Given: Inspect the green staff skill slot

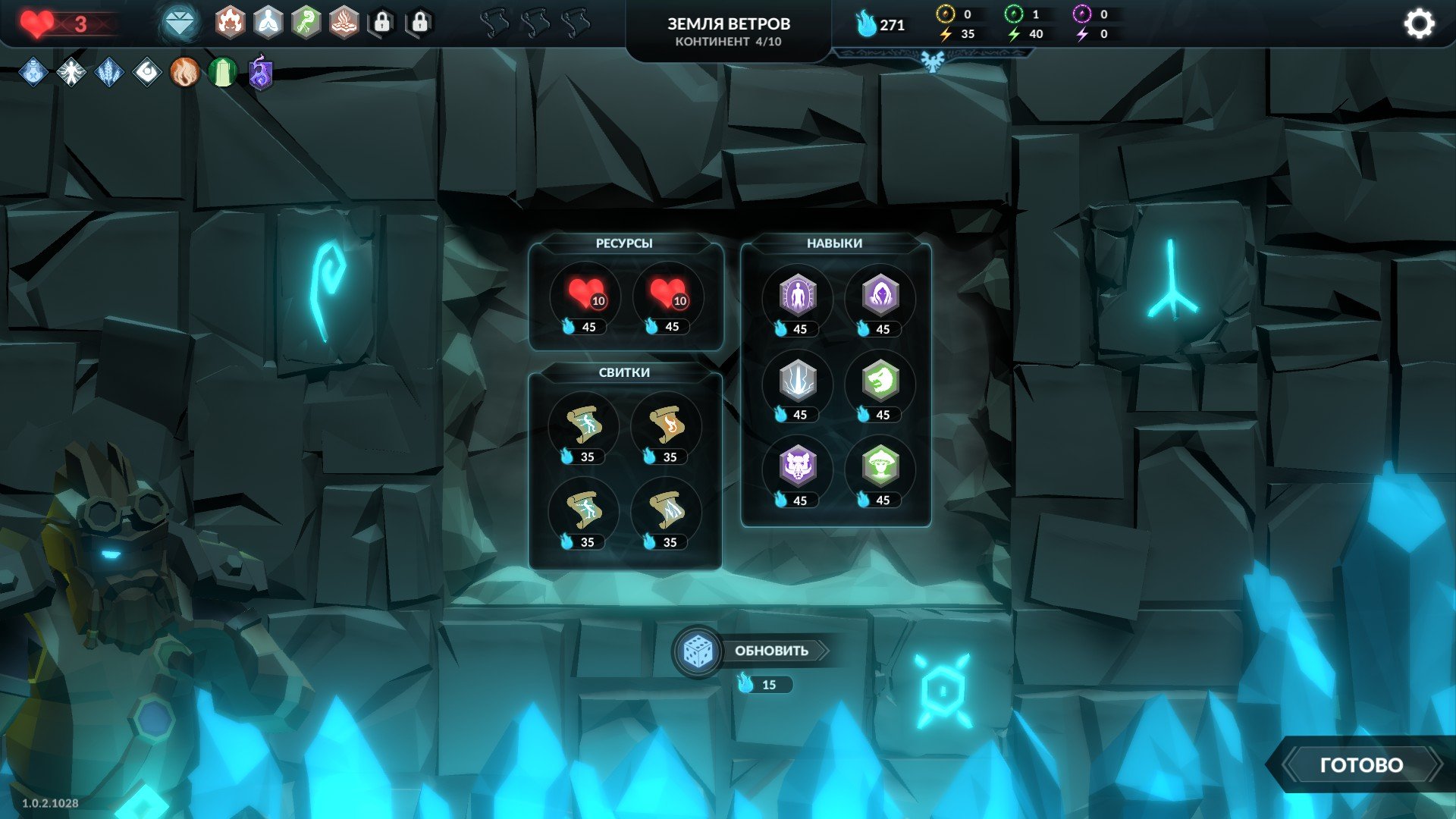Looking at the screenshot, I should point(306,23).
